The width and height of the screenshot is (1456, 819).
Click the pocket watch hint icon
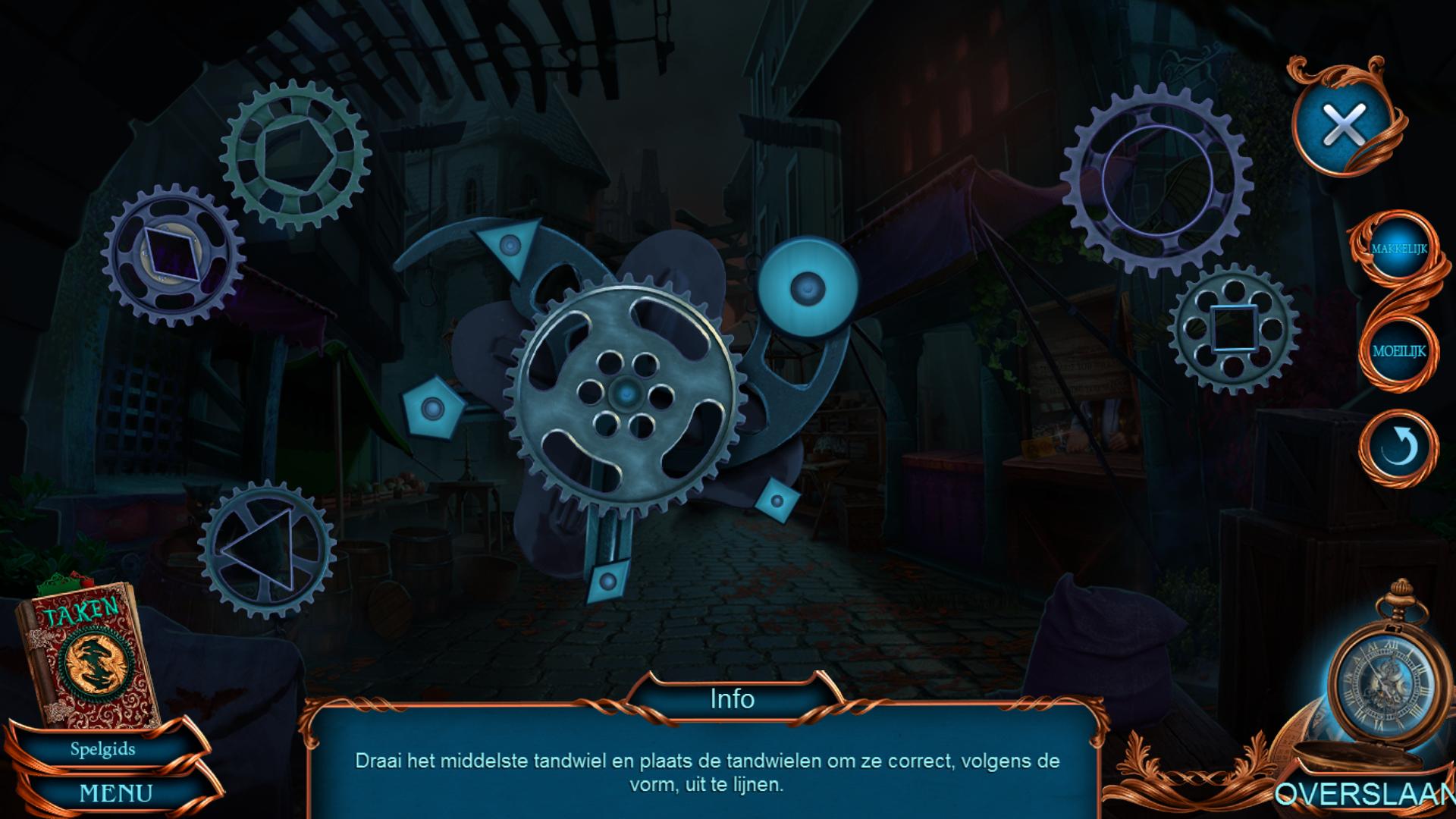click(1379, 680)
